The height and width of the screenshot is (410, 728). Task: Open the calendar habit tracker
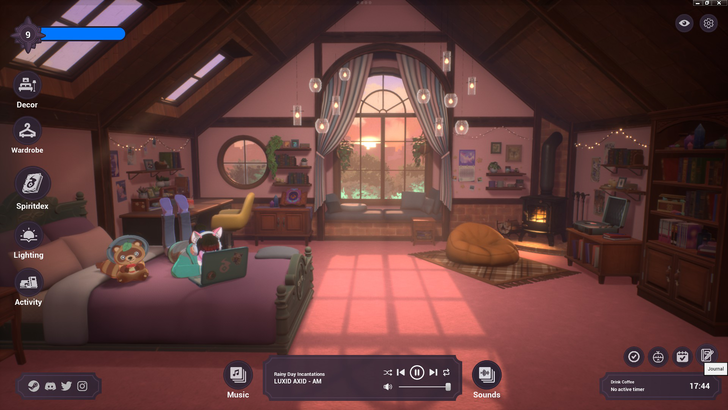coord(683,356)
